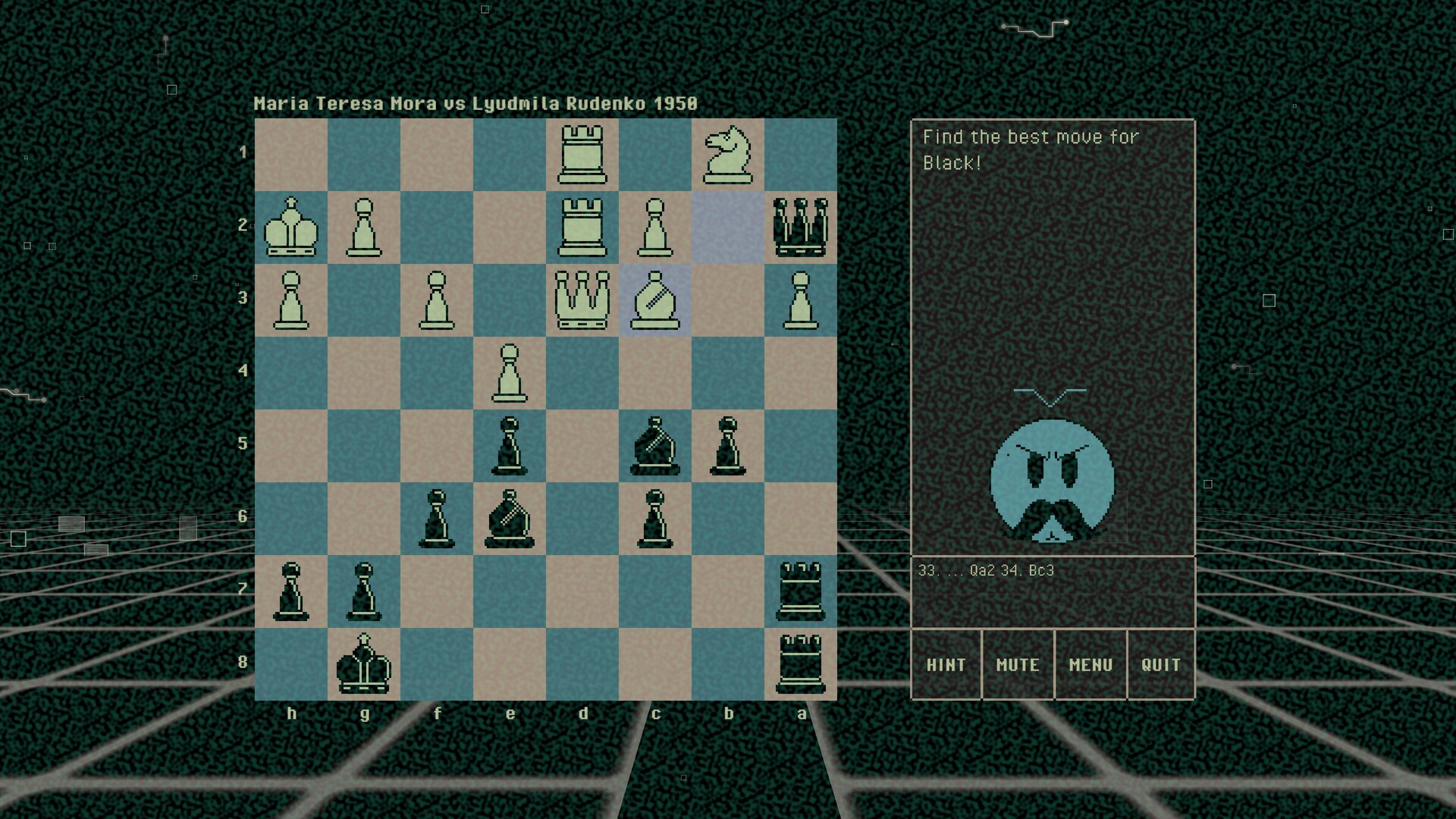The width and height of the screenshot is (1456, 819).
Task: Quit the current puzzle
Action: coord(1162,664)
